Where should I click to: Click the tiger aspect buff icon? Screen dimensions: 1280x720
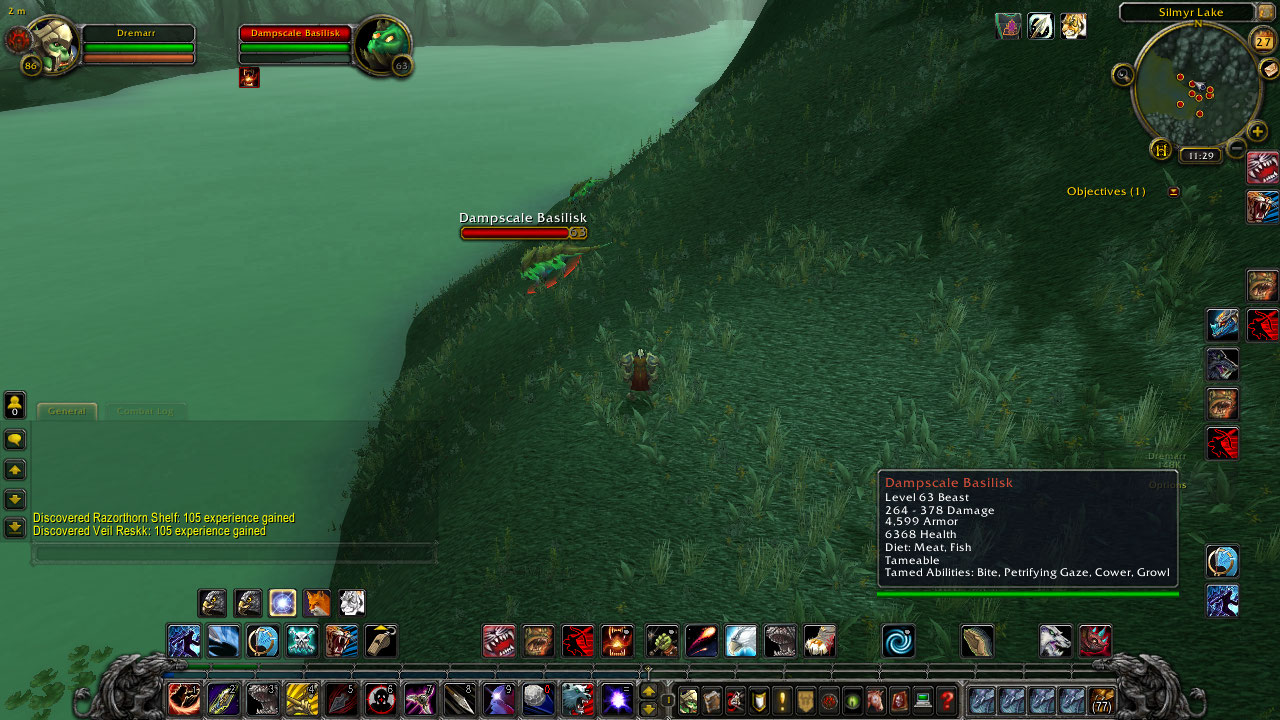tap(1073, 26)
